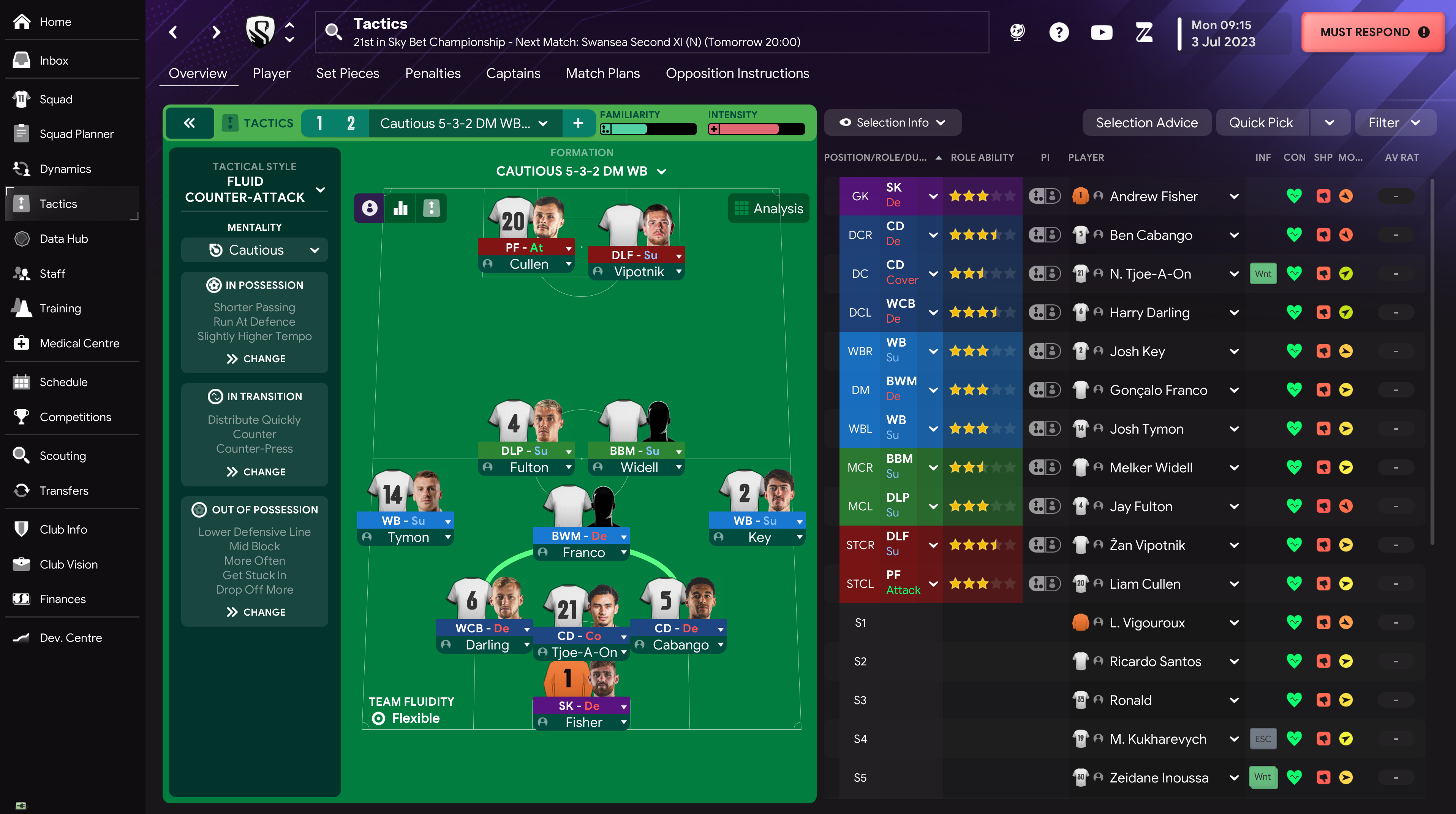Click the plus icon to add a tactic
The height and width of the screenshot is (814, 1456).
(579, 123)
